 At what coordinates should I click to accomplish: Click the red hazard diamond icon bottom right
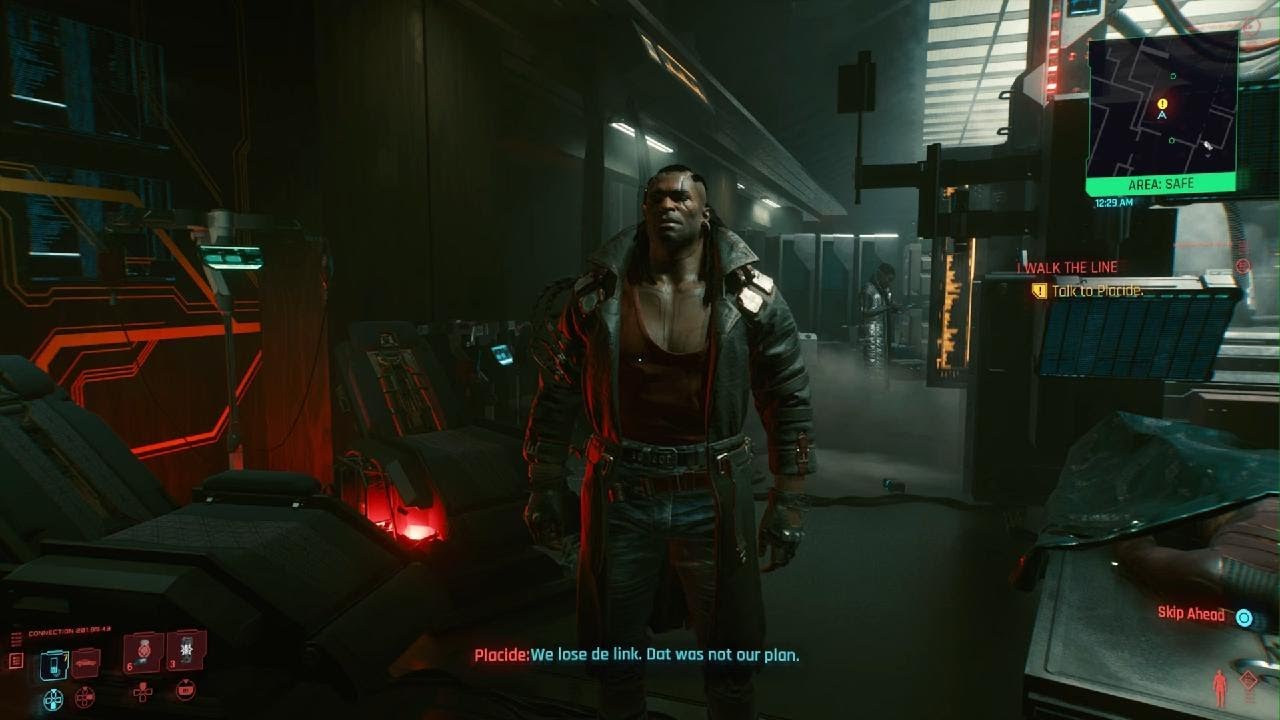[1248, 679]
